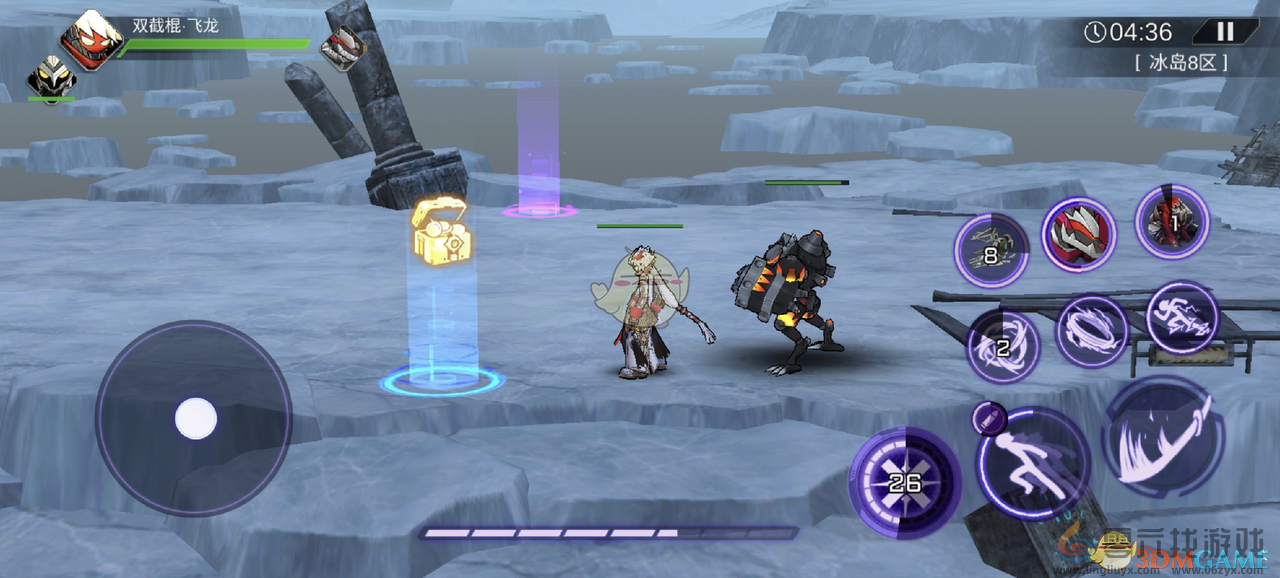
Task: Use the lightning sprint skill
Action: (1182, 318)
